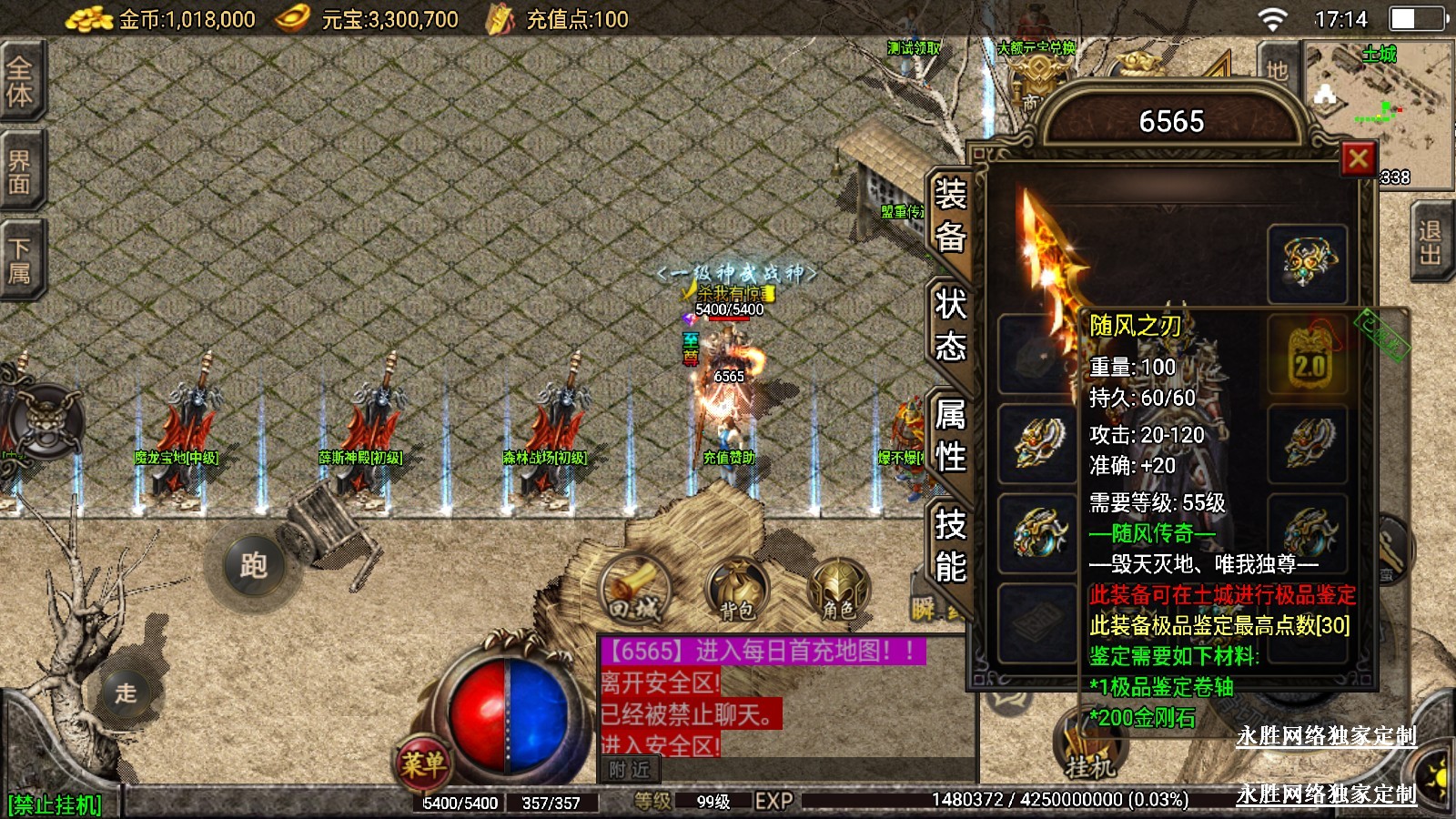Close the character equipment panel

[1358, 159]
